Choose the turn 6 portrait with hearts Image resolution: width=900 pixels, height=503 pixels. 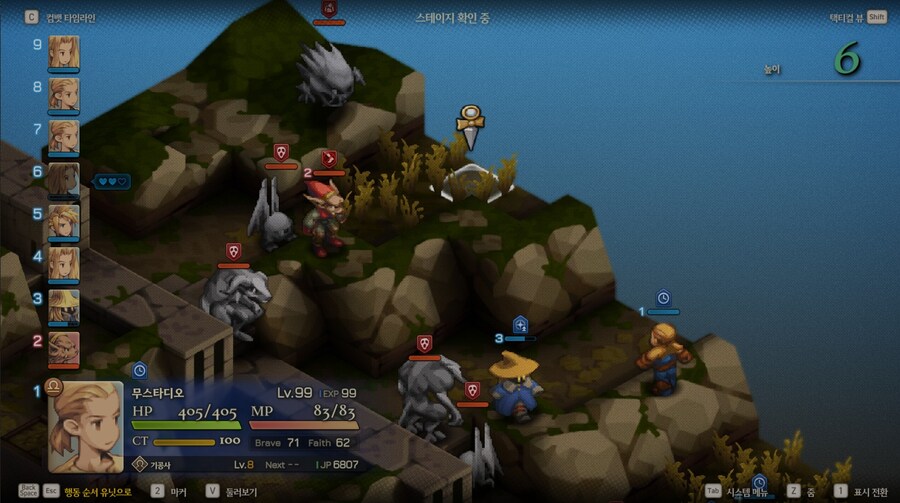(x=64, y=179)
